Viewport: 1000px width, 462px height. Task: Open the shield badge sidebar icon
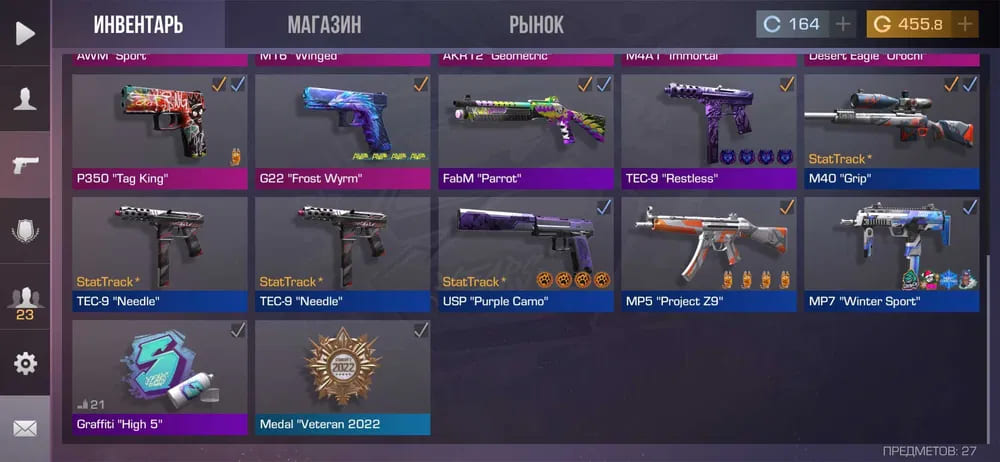25,231
